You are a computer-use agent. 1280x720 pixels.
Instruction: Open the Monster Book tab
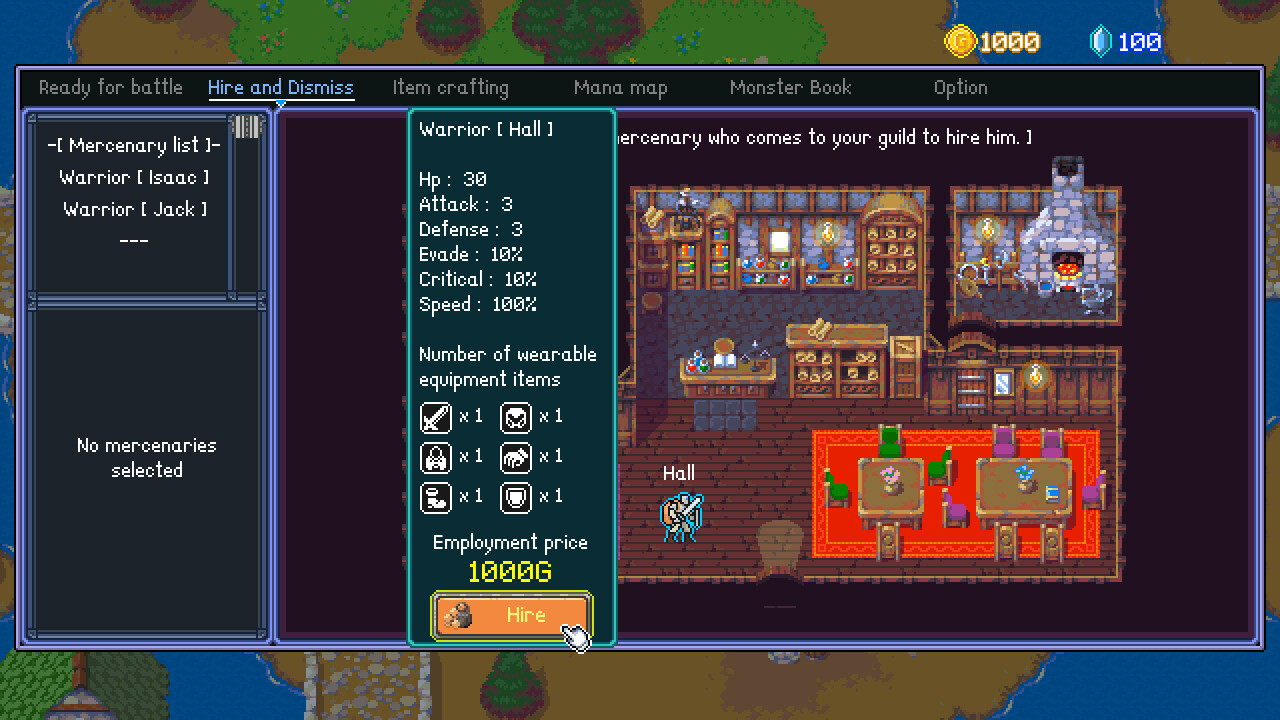790,87
